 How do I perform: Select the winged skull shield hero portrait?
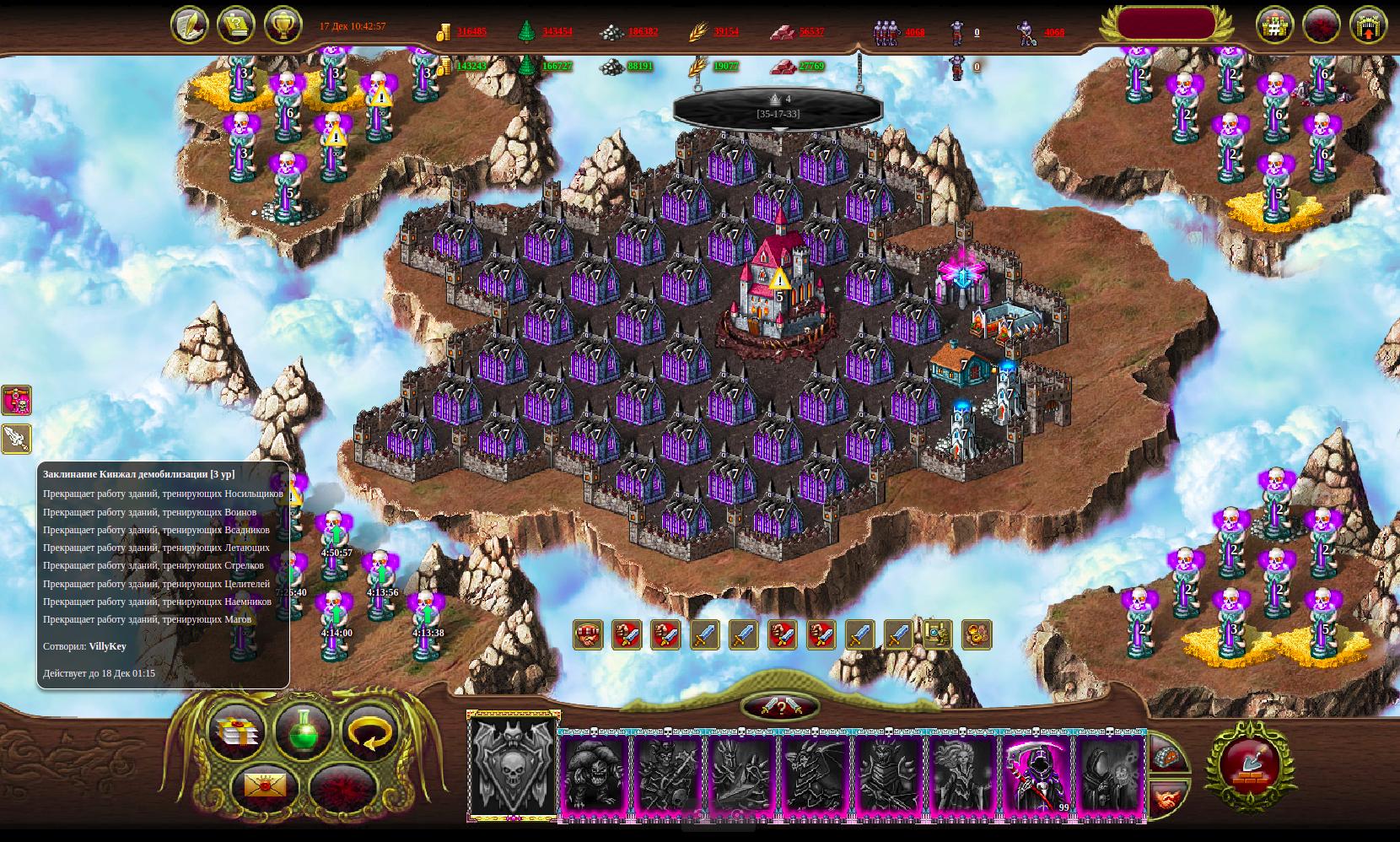(513, 766)
